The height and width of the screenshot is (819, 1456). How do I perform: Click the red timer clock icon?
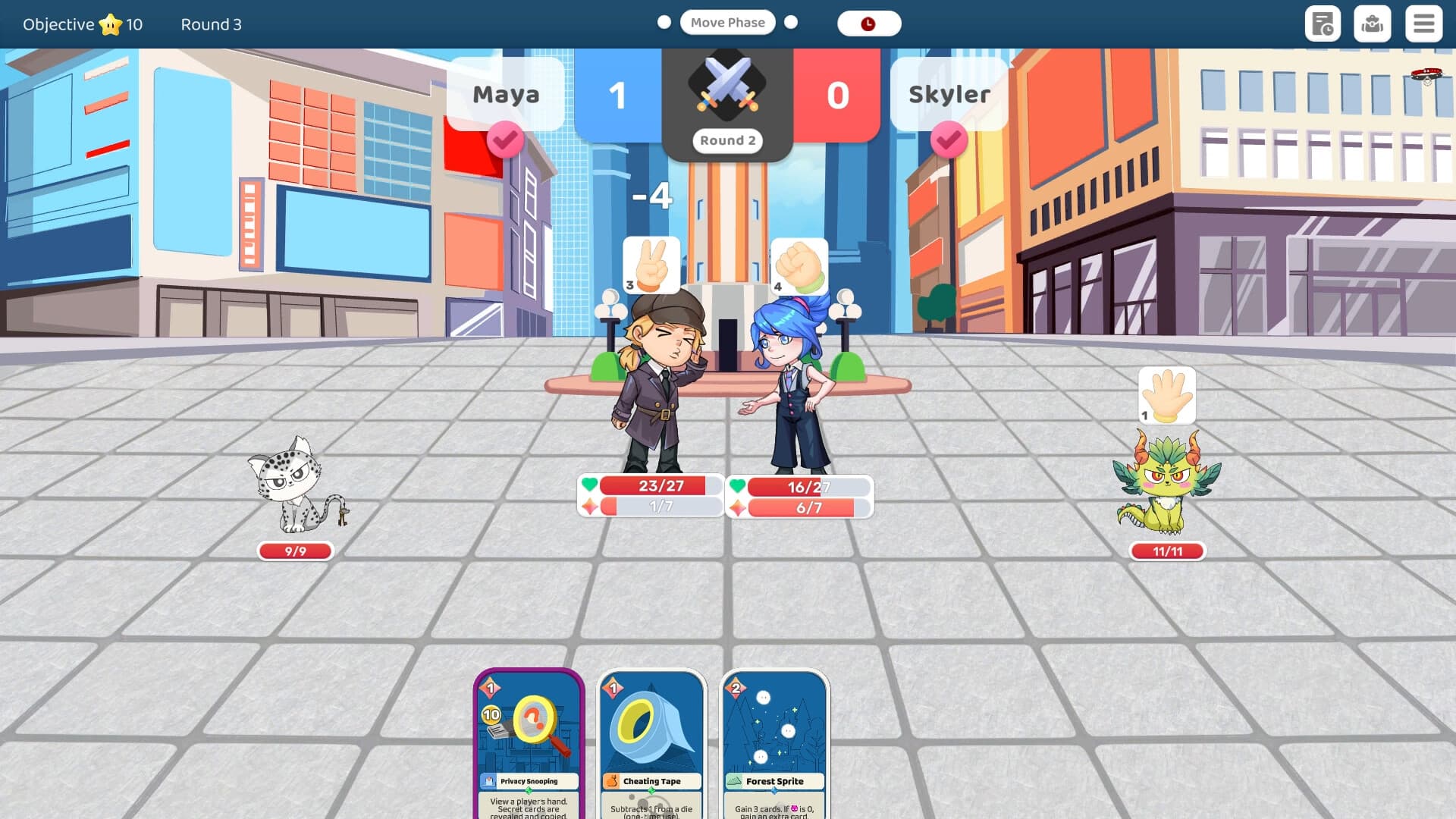coord(869,23)
